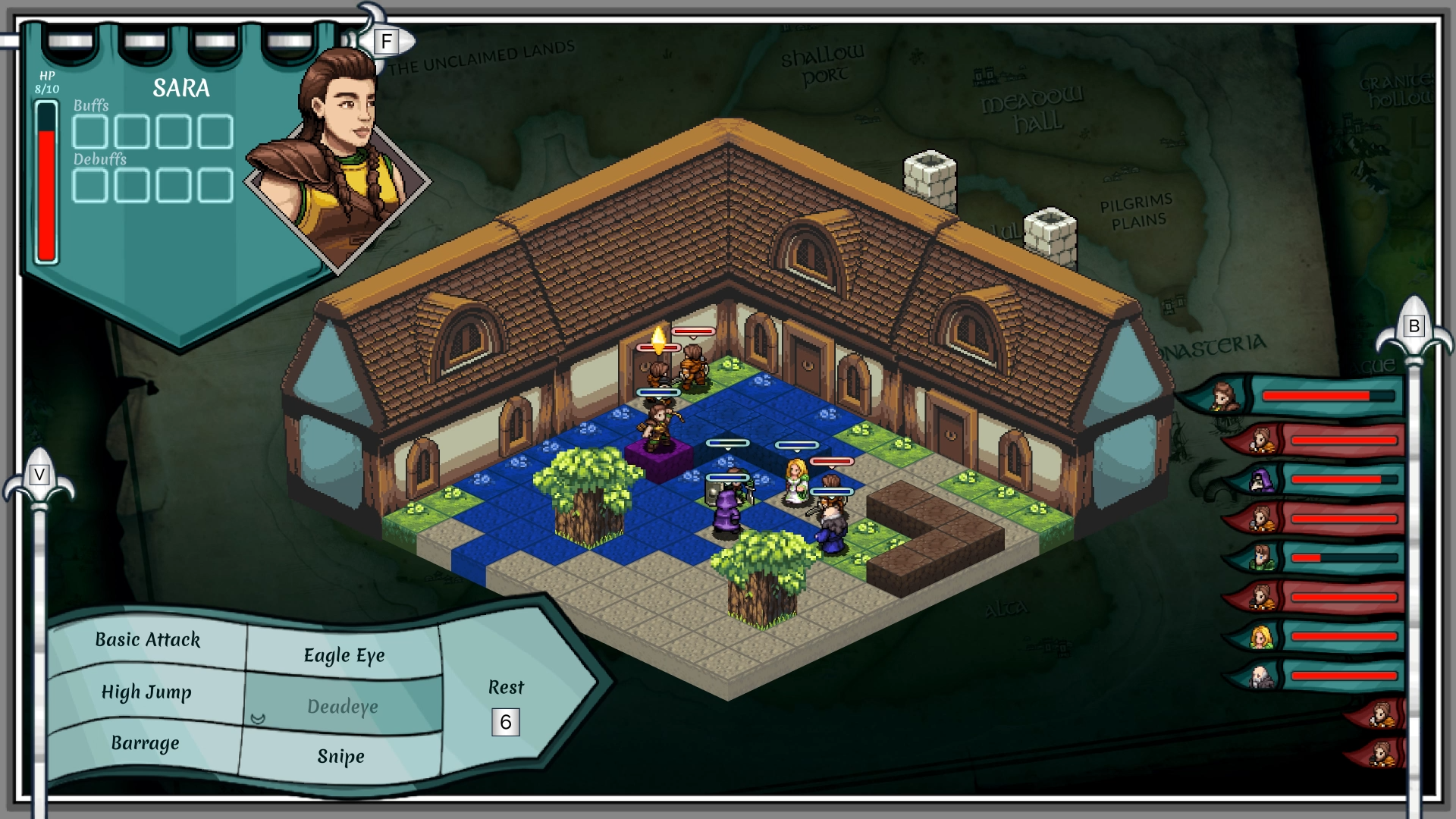Choose the High Jump ability
The height and width of the screenshot is (819, 1456).
tap(146, 692)
